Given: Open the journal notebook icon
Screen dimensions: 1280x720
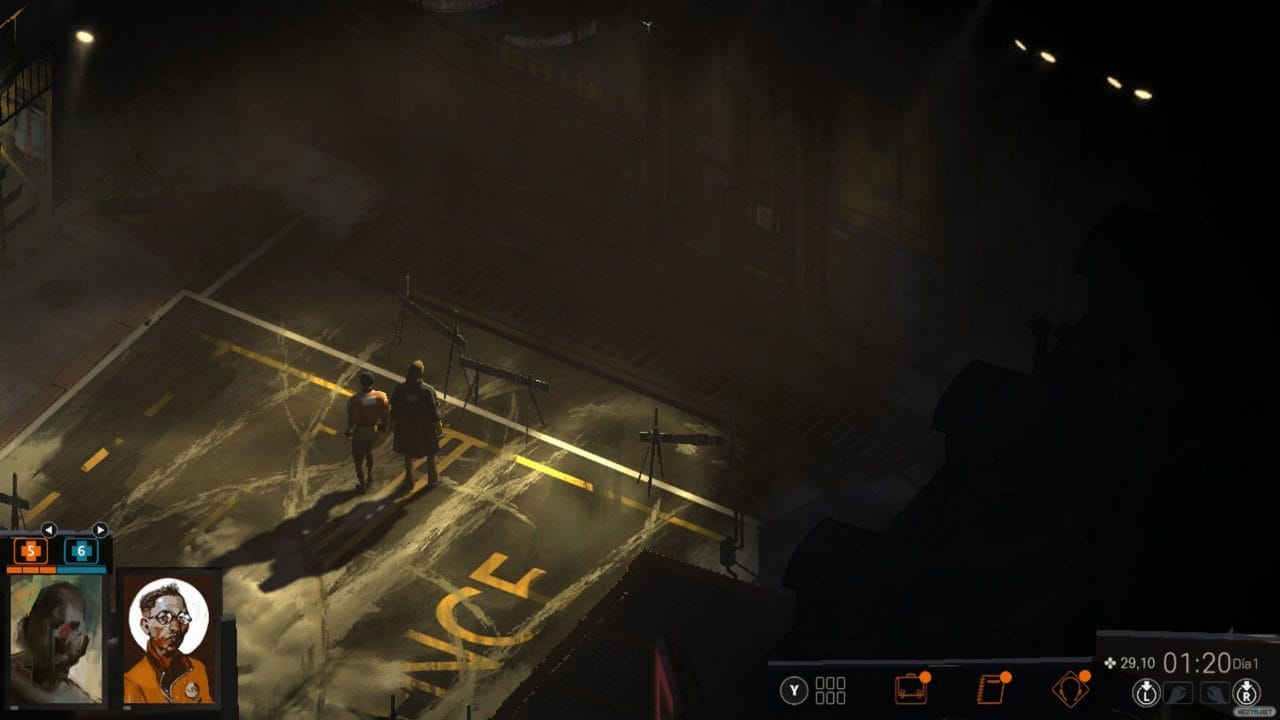Looking at the screenshot, I should tap(992, 688).
